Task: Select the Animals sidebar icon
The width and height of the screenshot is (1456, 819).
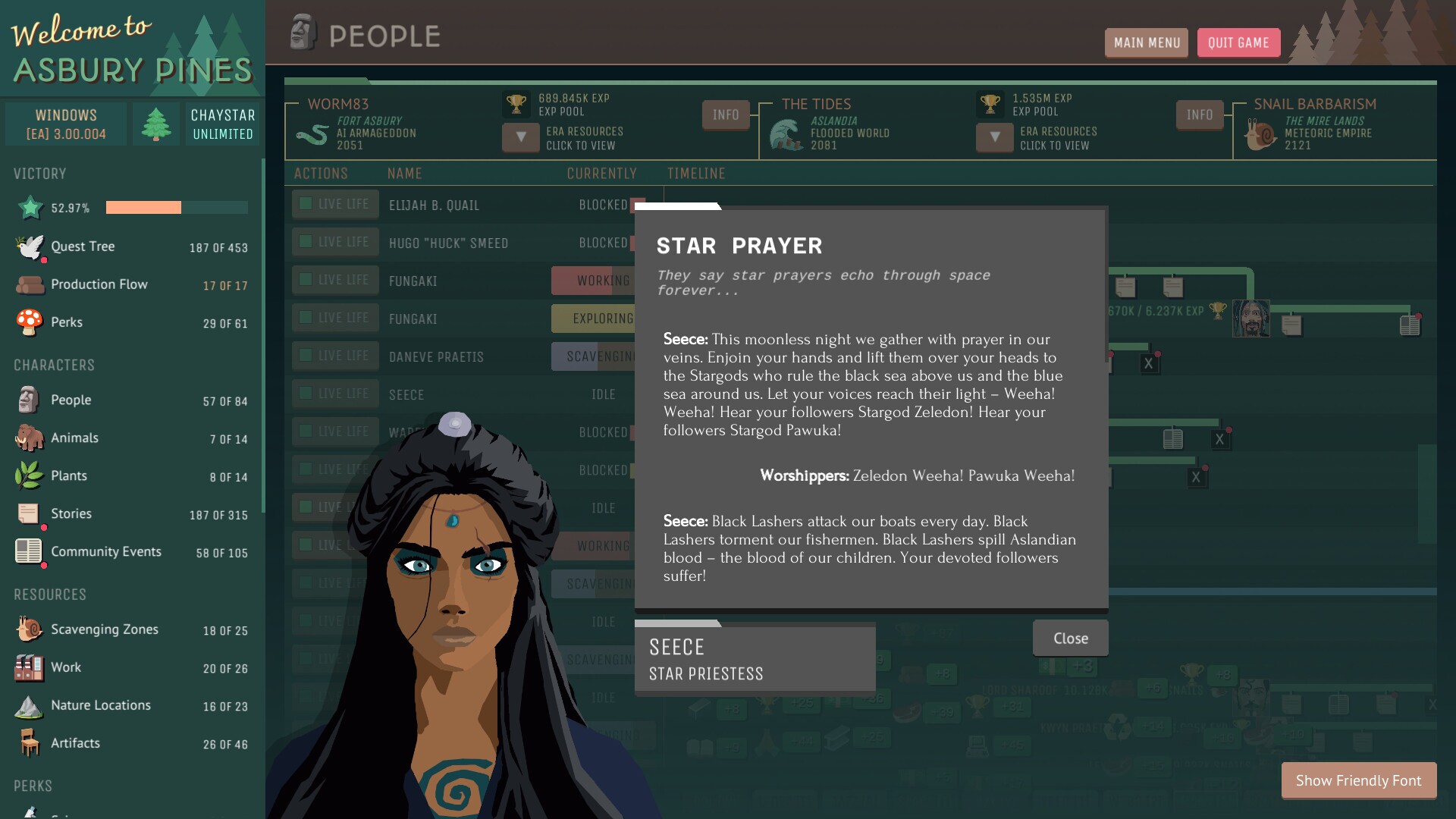Action: (x=29, y=438)
